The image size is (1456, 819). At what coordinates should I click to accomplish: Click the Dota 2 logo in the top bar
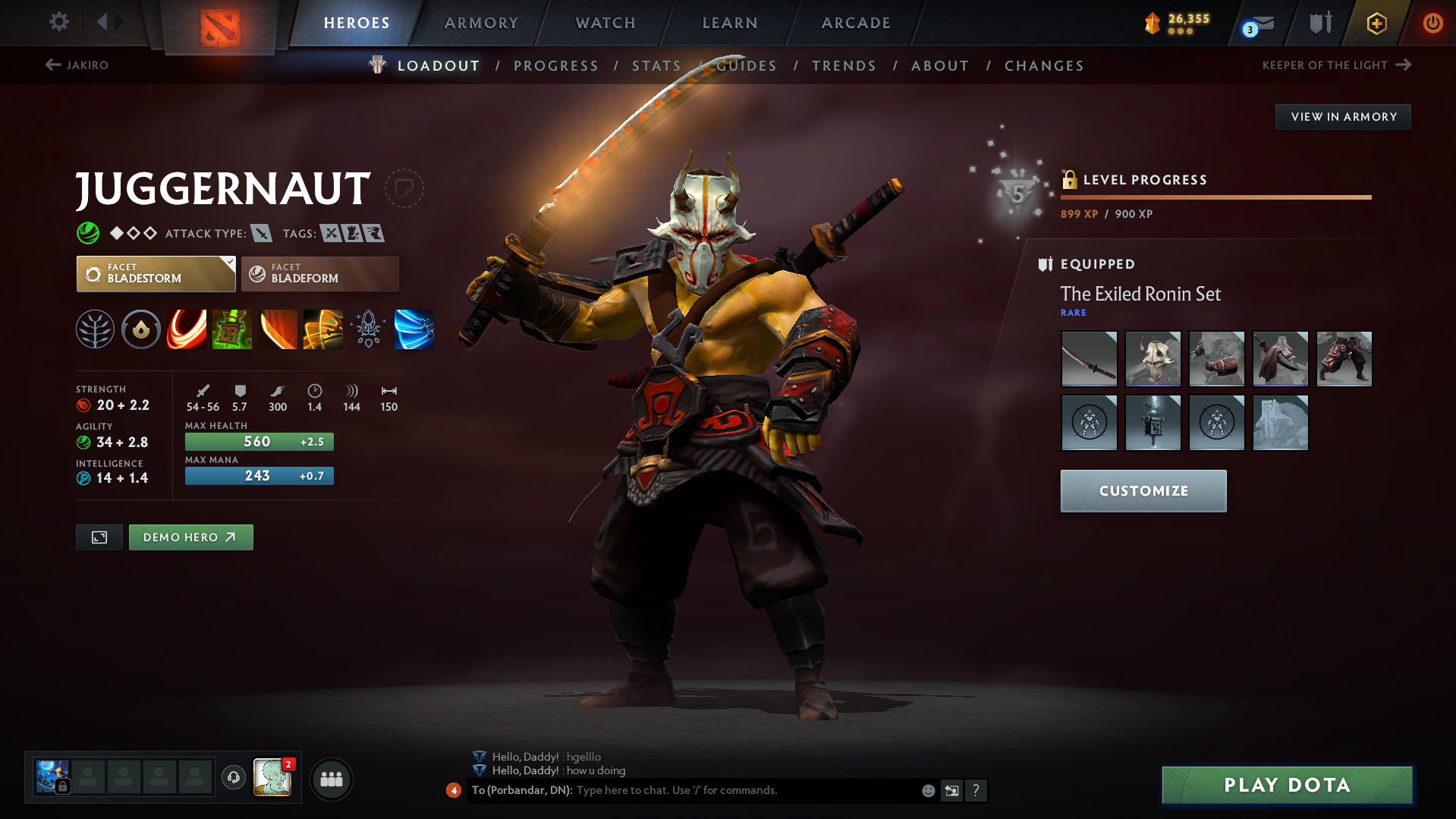219,23
